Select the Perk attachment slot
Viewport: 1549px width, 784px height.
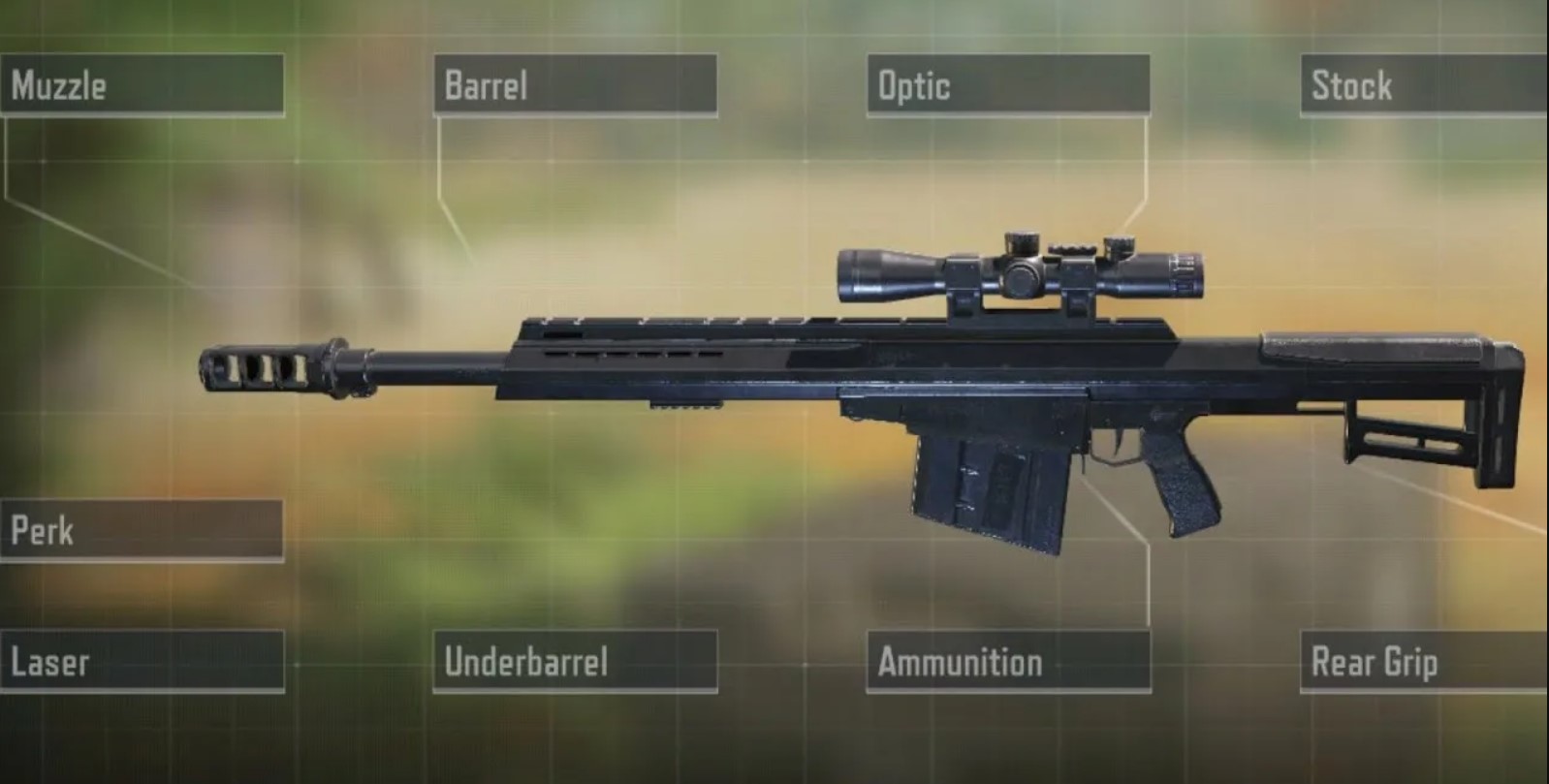[x=142, y=530]
